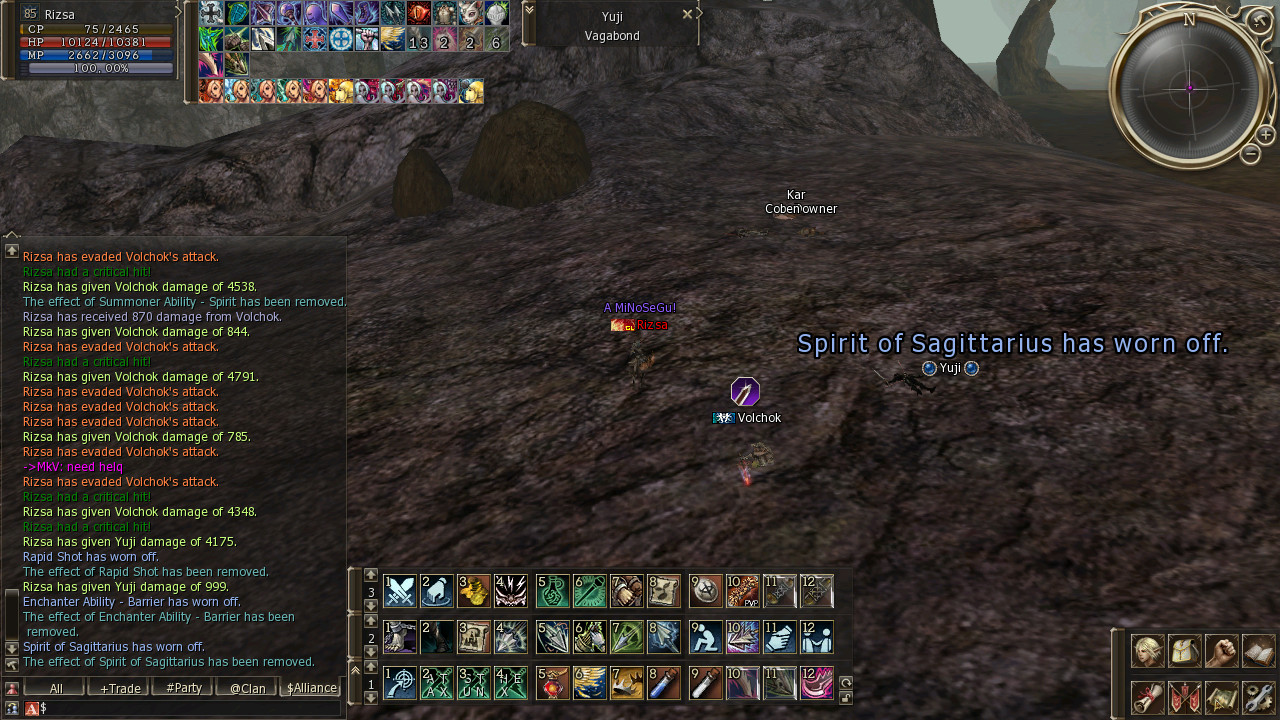Open the +Trade chat tab
This screenshot has width=1280, height=720.
pos(119,688)
